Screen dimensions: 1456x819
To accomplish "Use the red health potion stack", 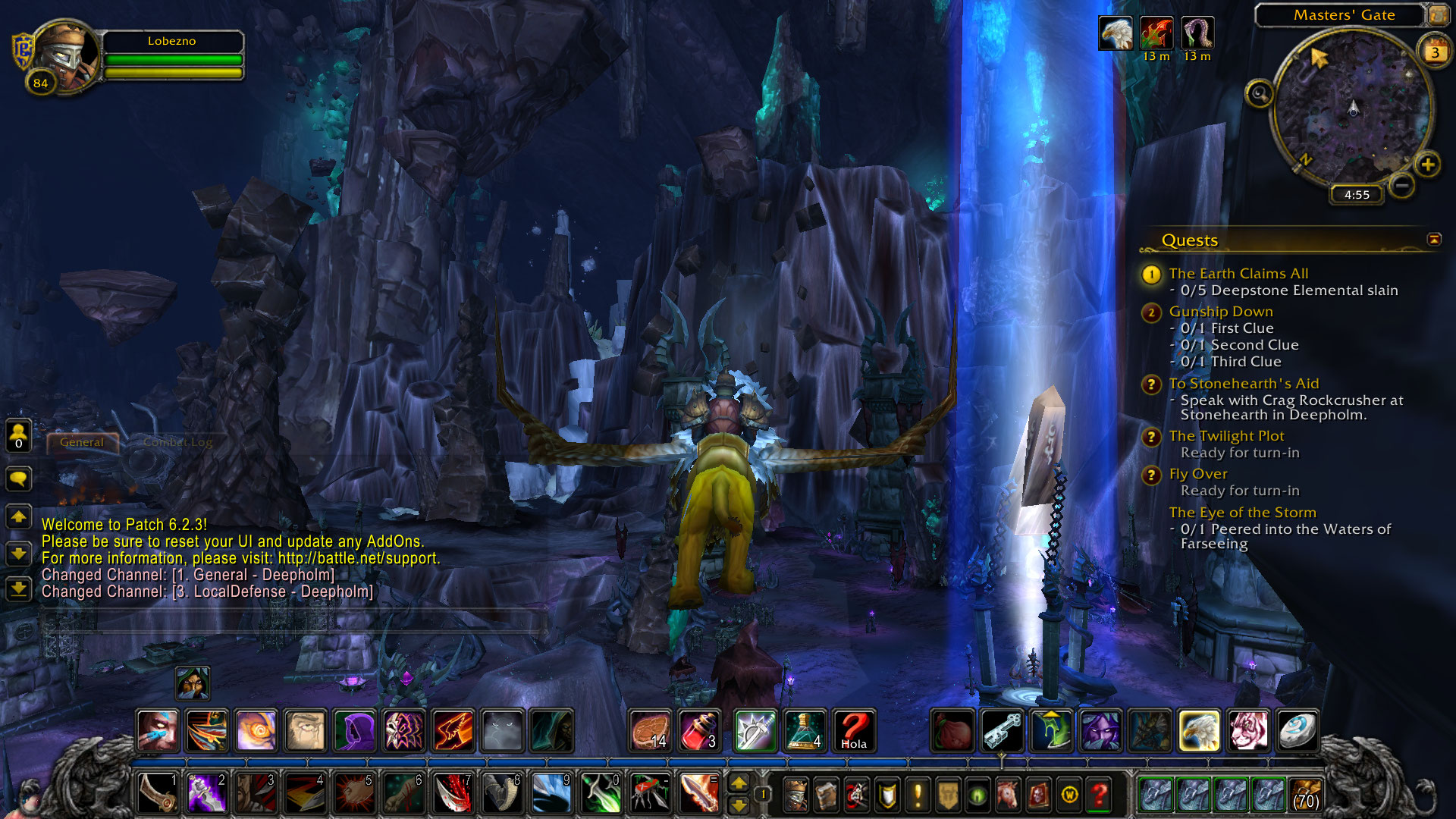I will 700,731.
